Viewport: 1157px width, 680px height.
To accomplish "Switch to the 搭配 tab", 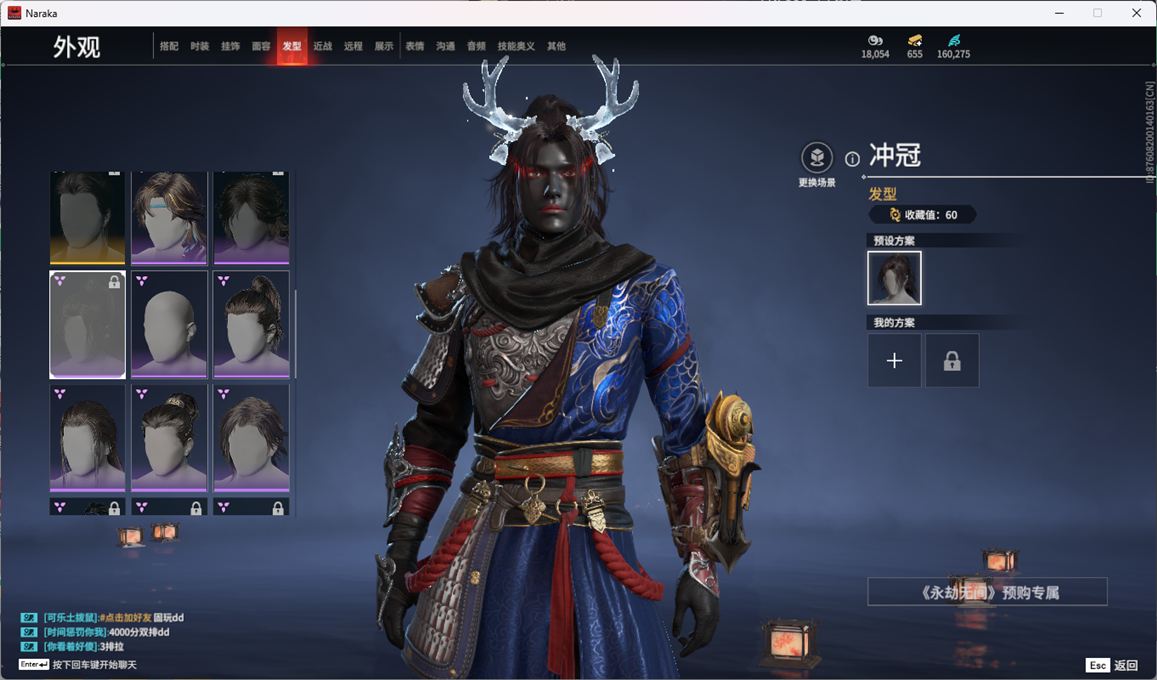I will coord(169,46).
